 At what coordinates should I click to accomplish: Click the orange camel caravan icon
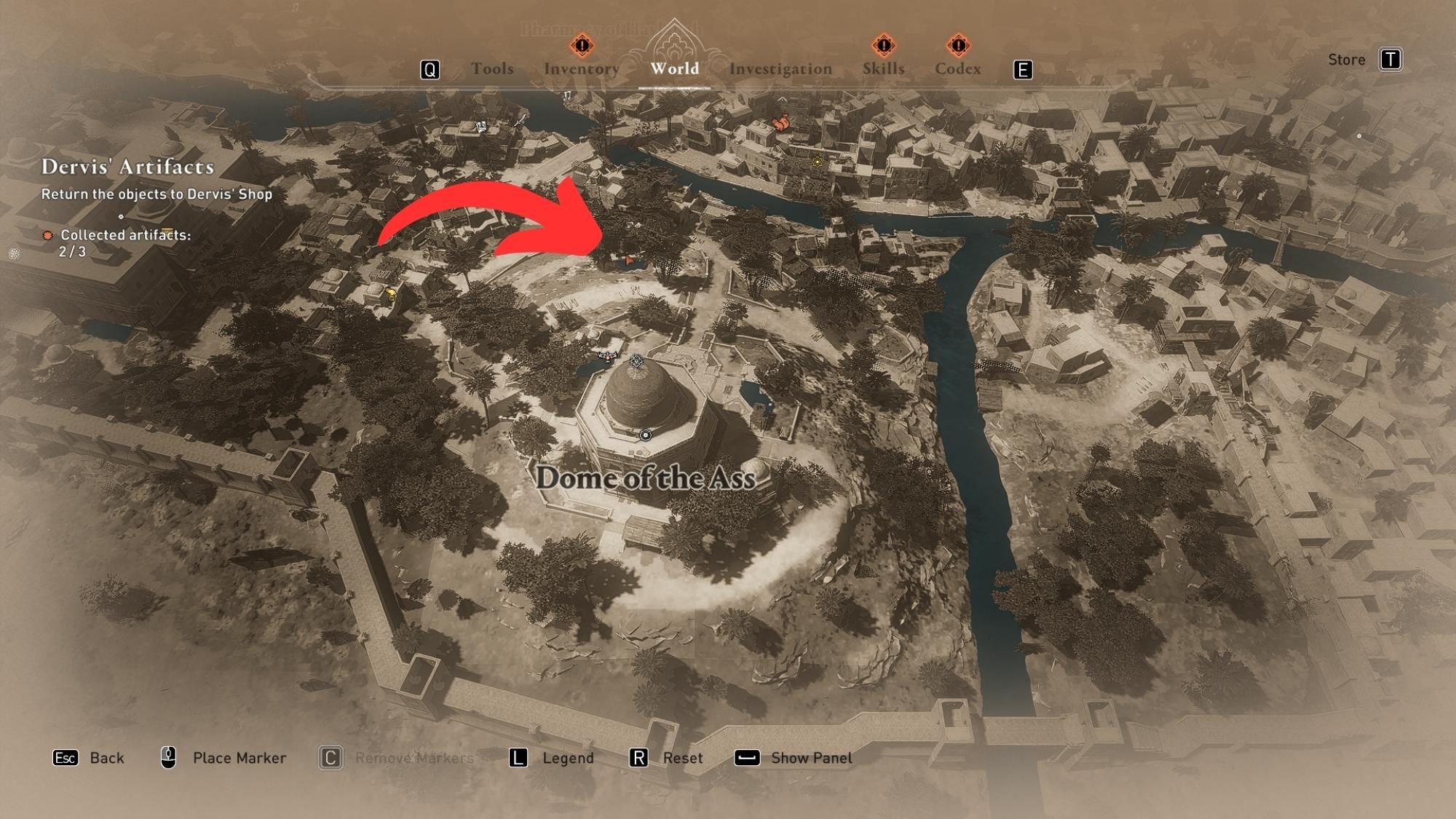[781, 124]
